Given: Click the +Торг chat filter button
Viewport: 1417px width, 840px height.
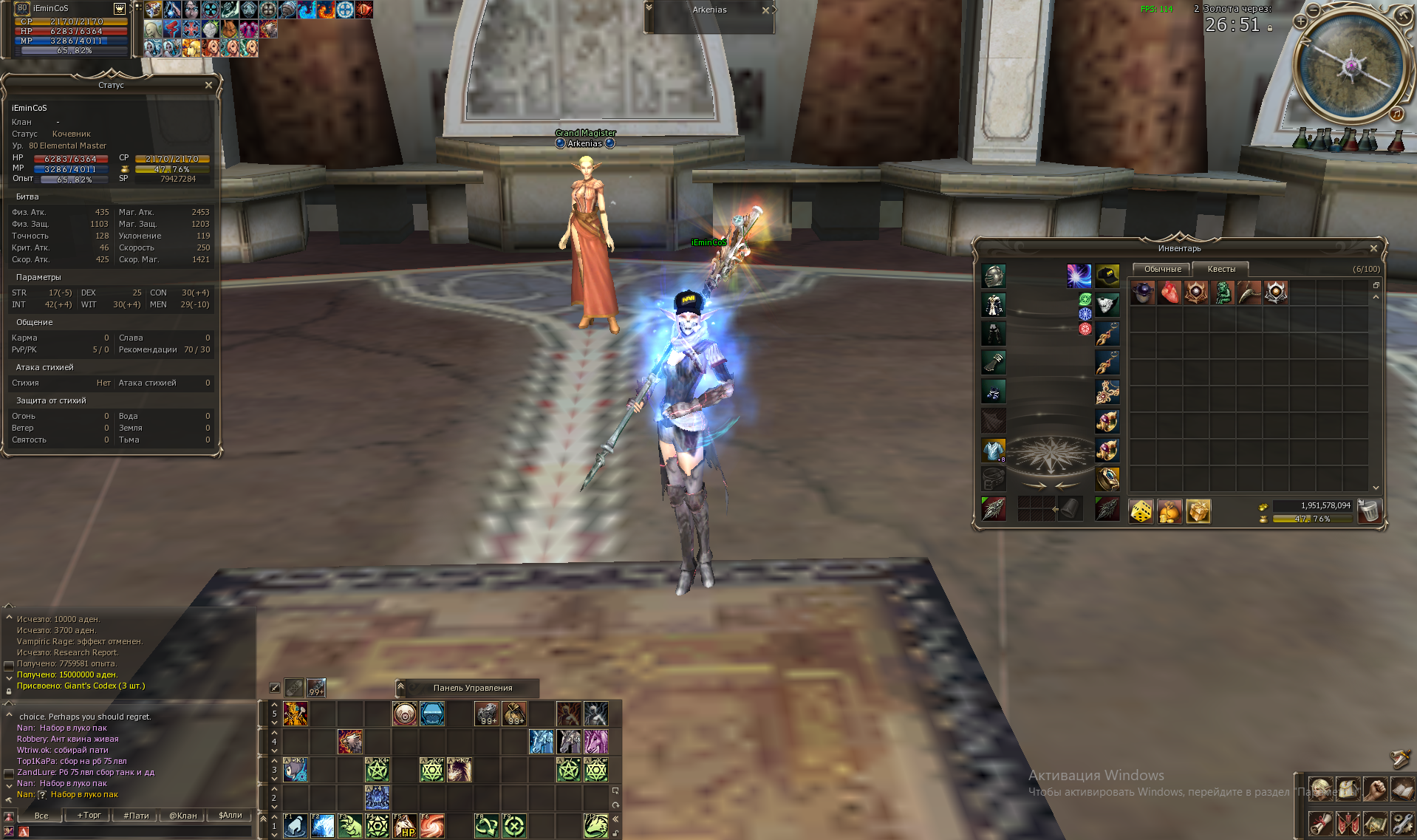Looking at the screenshot, I should tap(89, 816).
